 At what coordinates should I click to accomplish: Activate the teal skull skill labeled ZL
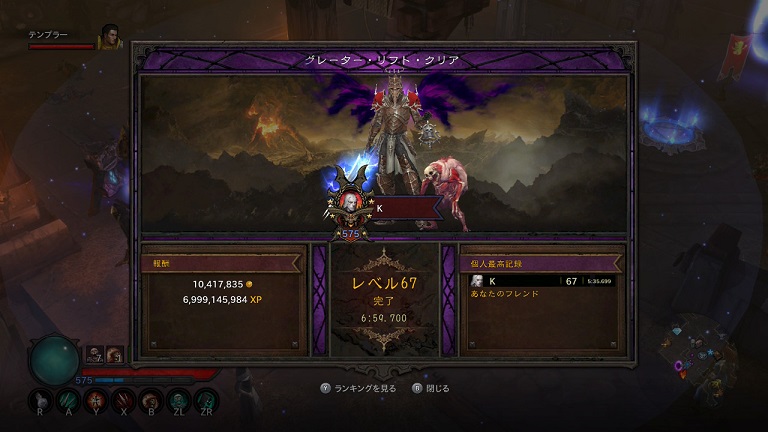[179, 400]
